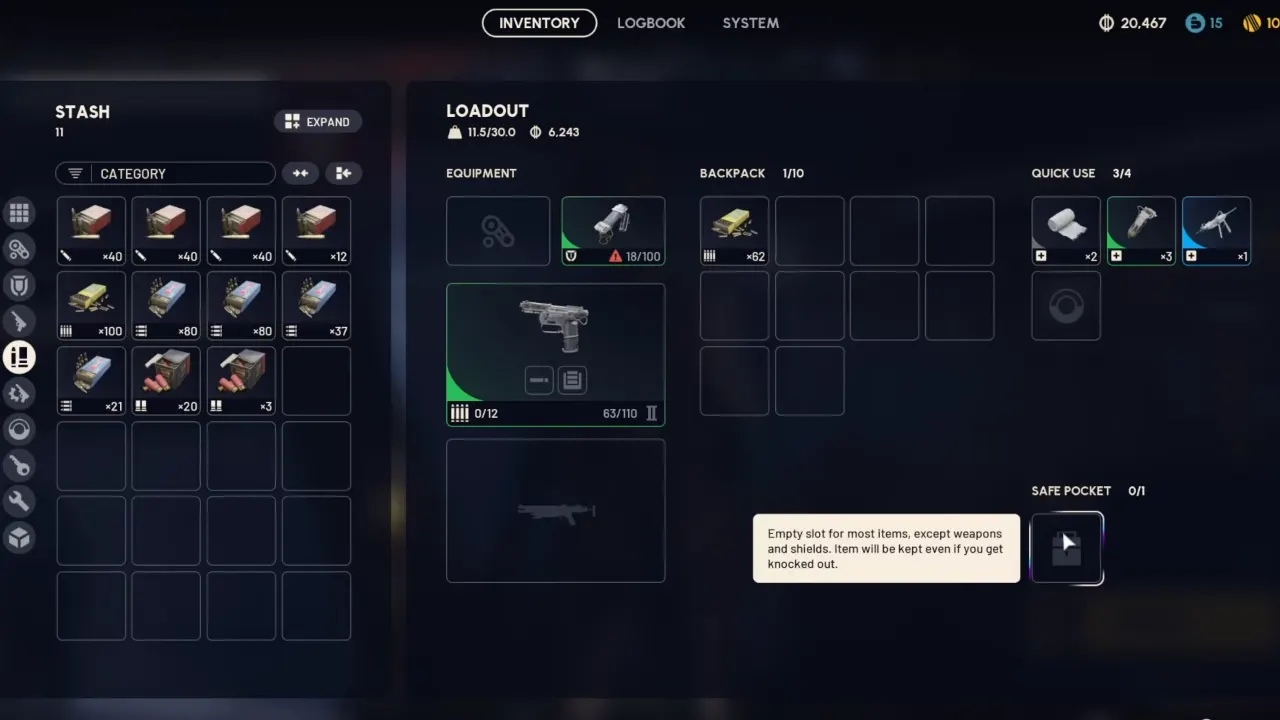
Task: Expand the stash with the EXPAND button
Action: pos(317,121)
